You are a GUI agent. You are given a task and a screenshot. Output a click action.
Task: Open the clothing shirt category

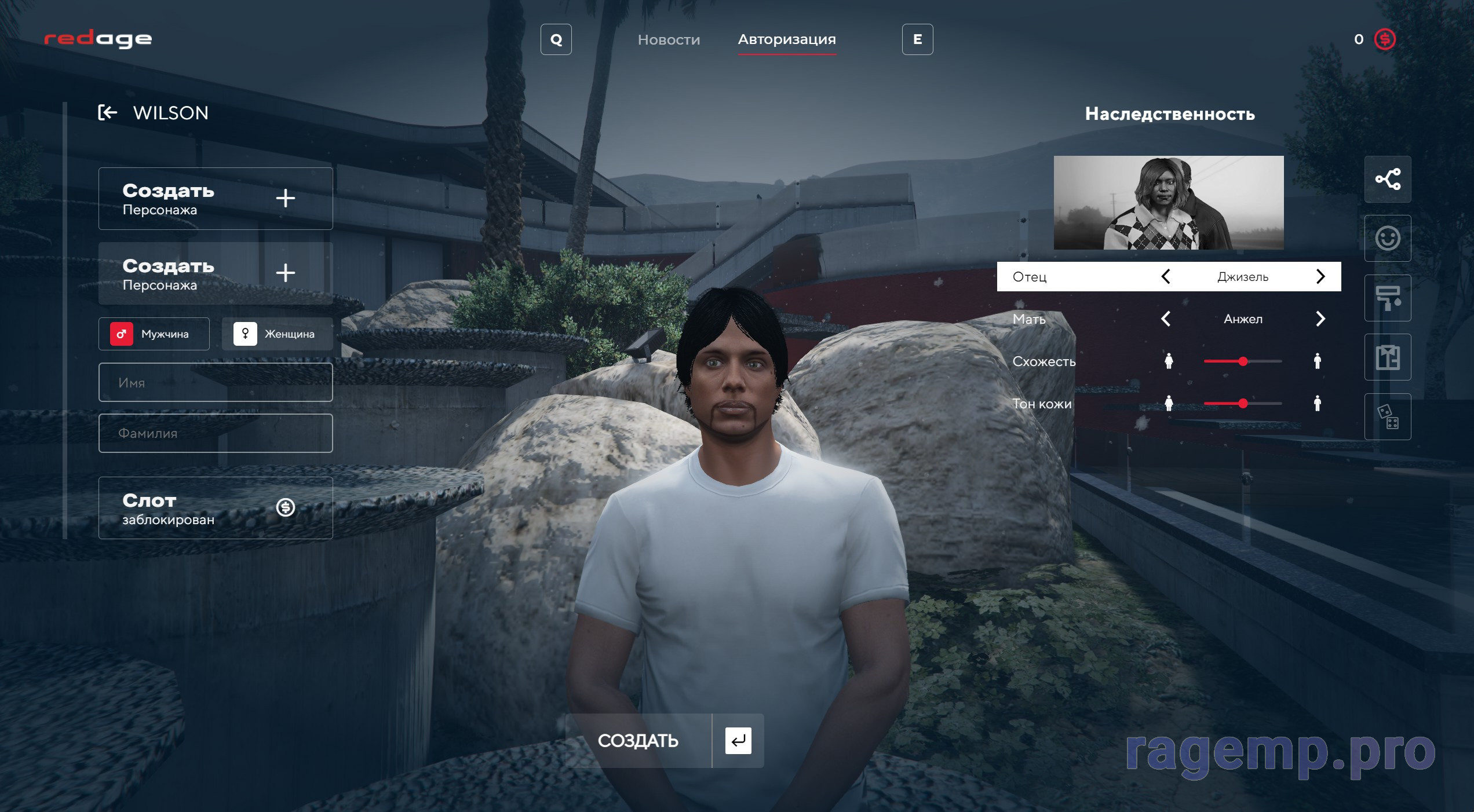1388,357
